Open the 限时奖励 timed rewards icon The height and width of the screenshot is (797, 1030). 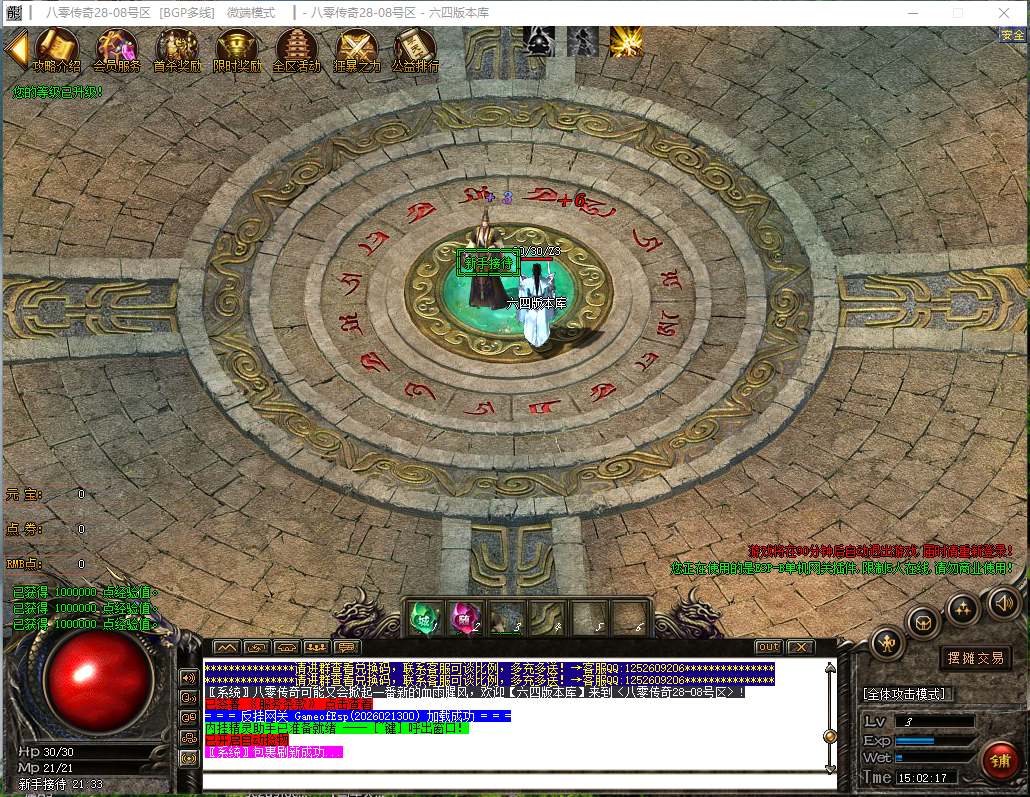[x=237, y=49]
